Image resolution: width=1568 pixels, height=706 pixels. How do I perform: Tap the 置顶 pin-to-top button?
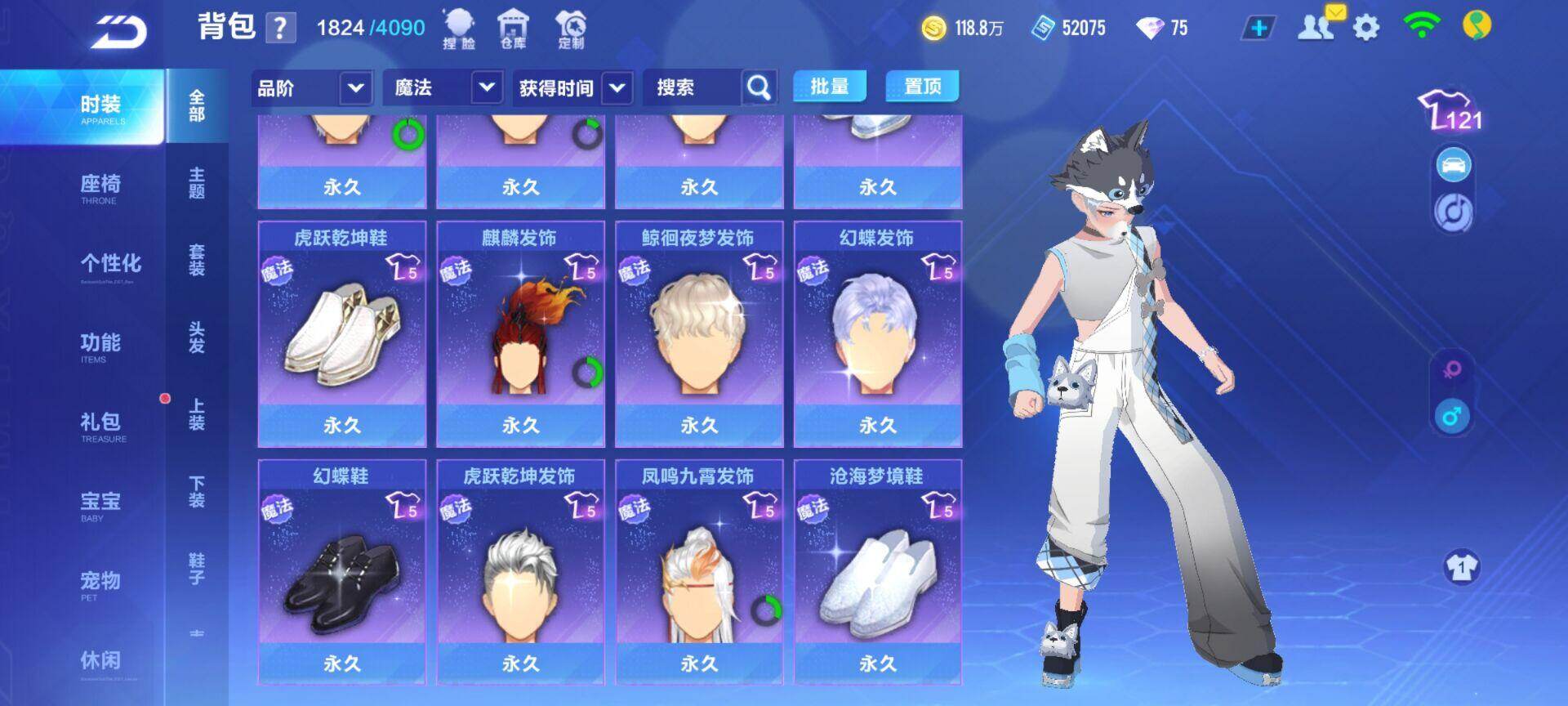(922, 86)
